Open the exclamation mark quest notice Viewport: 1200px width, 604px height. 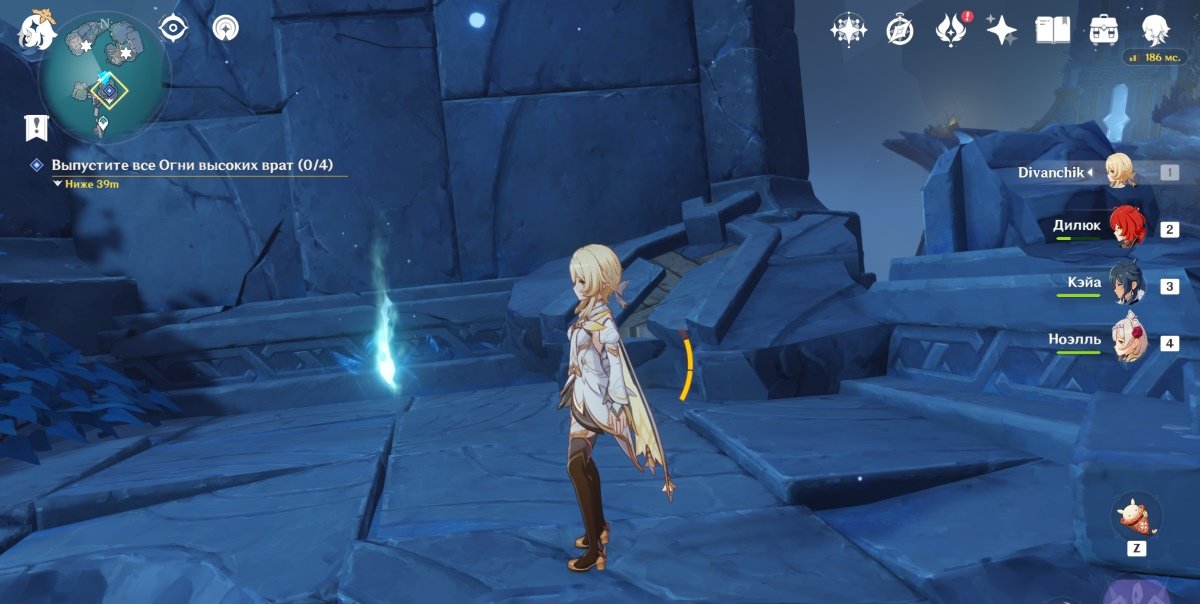[37, 127]
